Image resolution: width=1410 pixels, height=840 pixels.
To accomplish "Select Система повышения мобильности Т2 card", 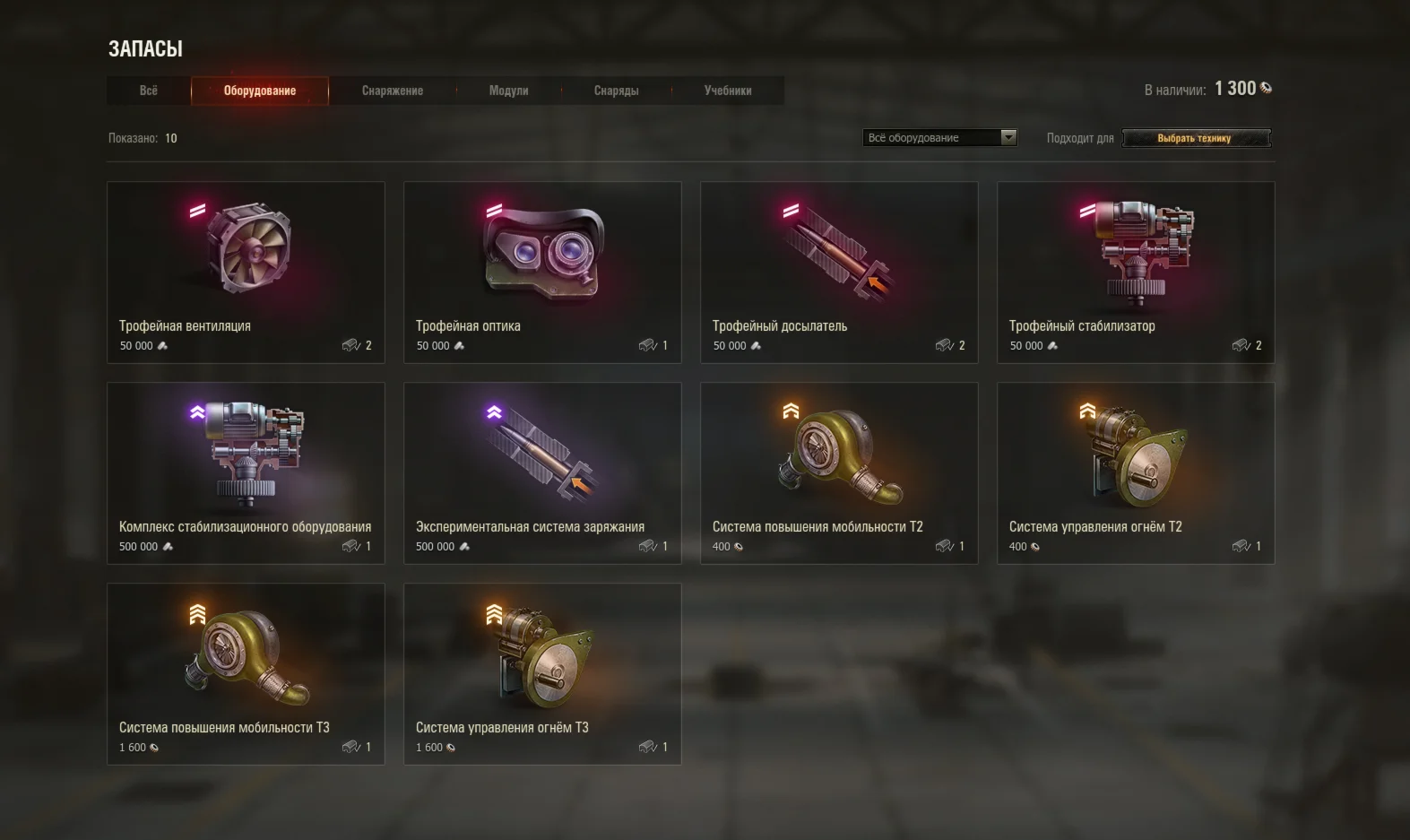I will [839, 473].
